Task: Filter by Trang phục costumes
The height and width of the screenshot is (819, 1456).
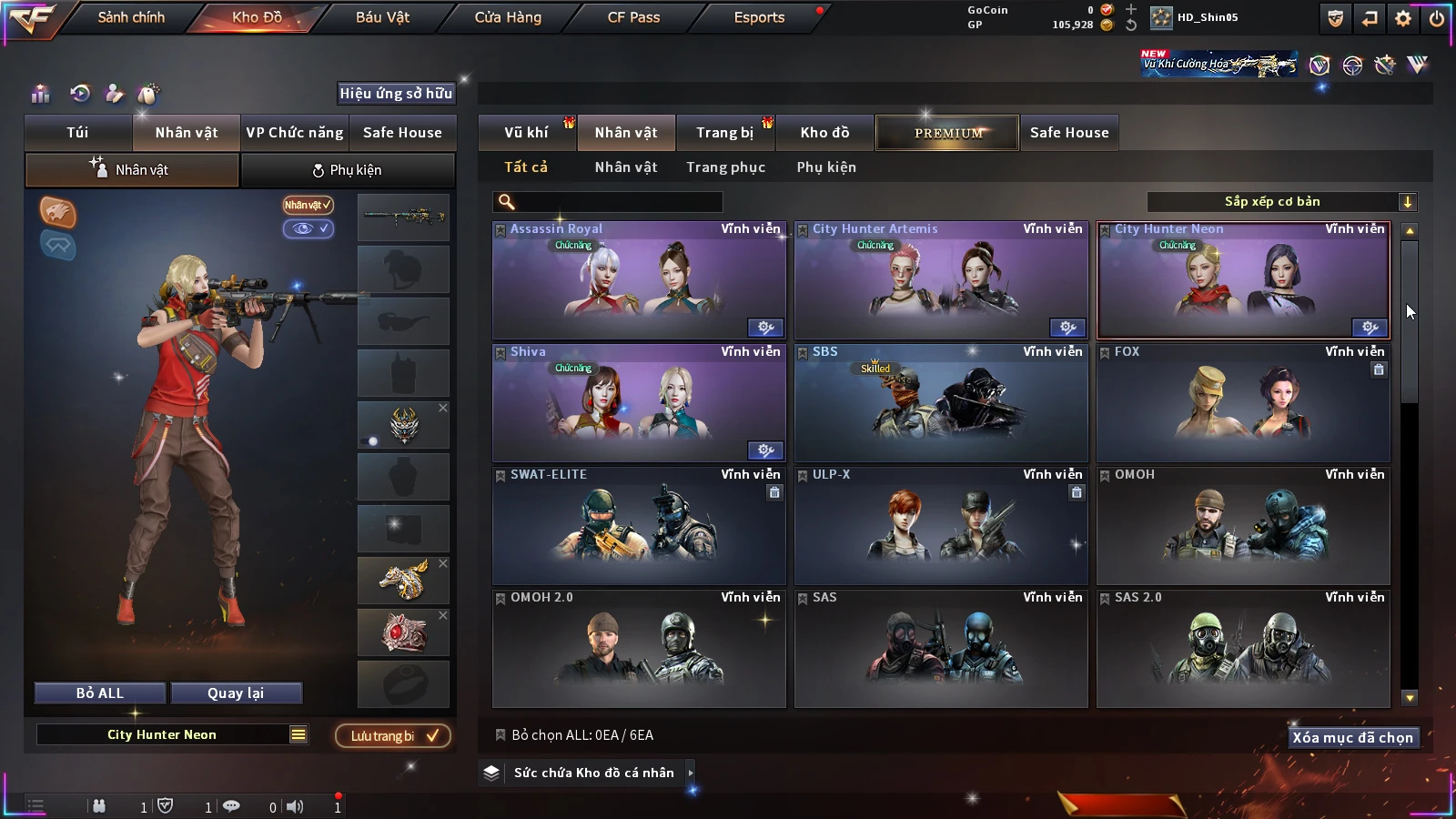Action: (725, 167)
